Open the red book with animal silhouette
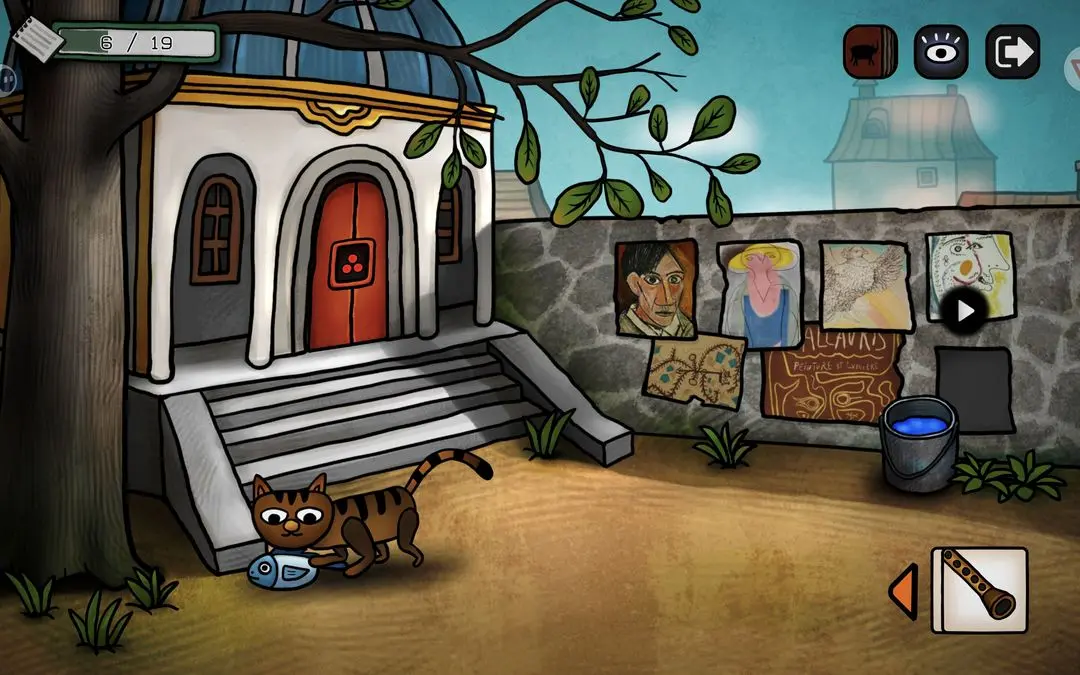Viewport: 1080px width, 675px height. [869, 52]
